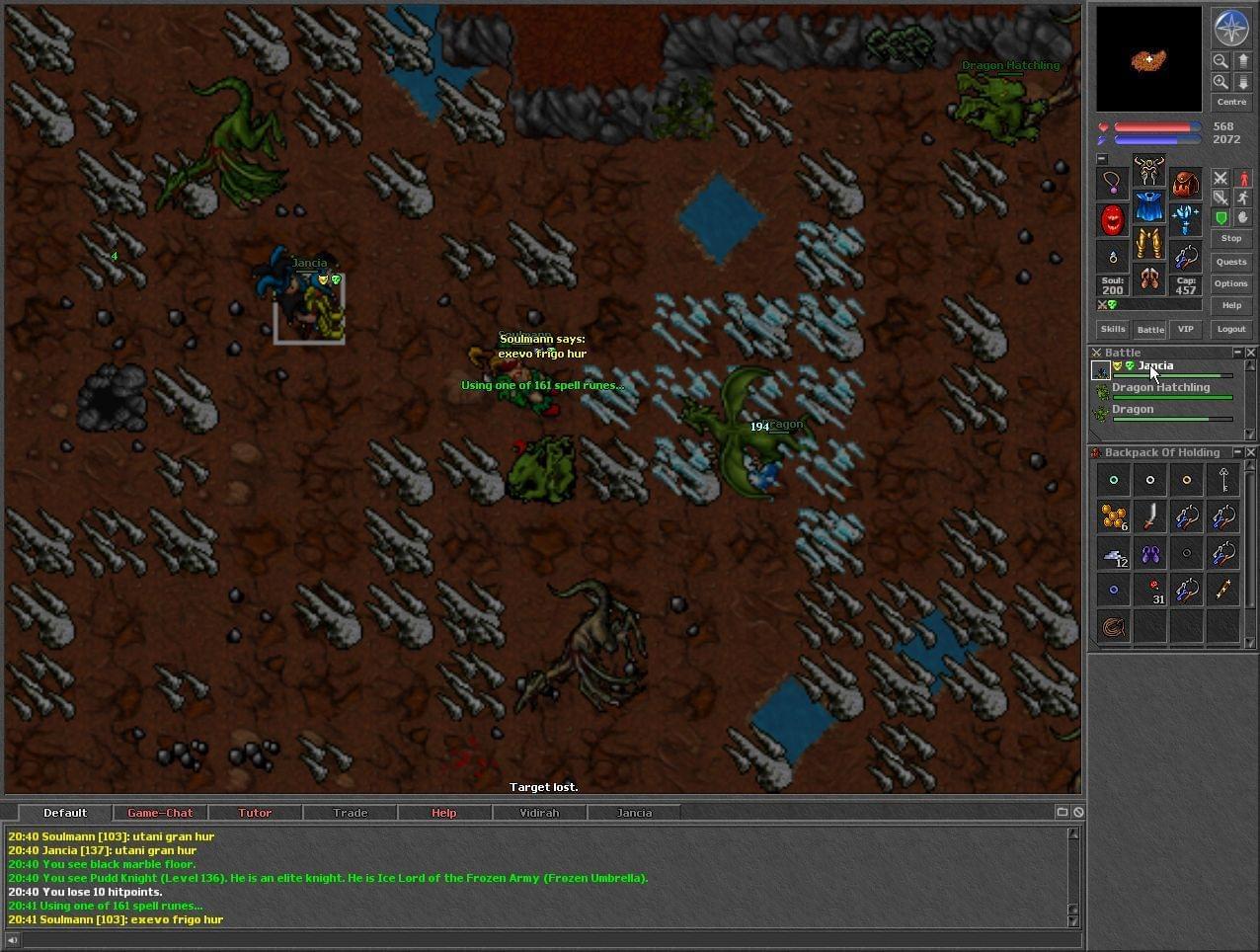Click the minimap compass rose
The image size is (1260, 952).
tap(1231, 28)
